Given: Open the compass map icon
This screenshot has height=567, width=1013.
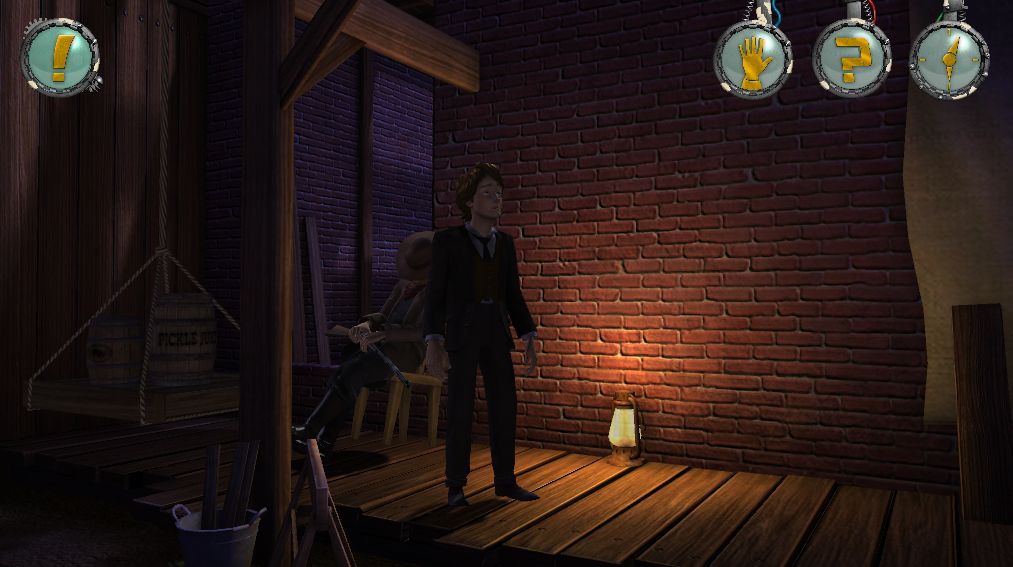Looking at the screenshot, I should [948, 59].
